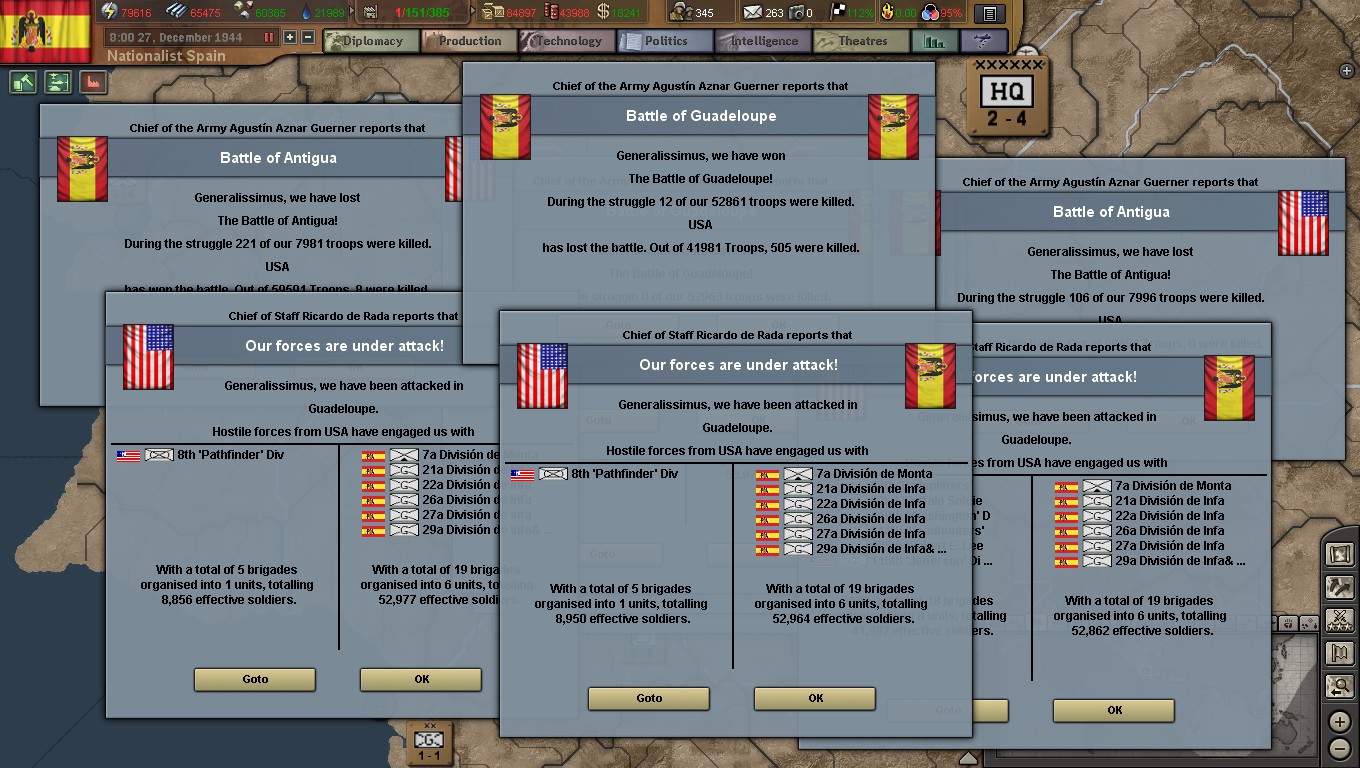This screenshot has width=1360, height=768.
Task: Select the flag map mode icon
Action: tap(1341, 652)
